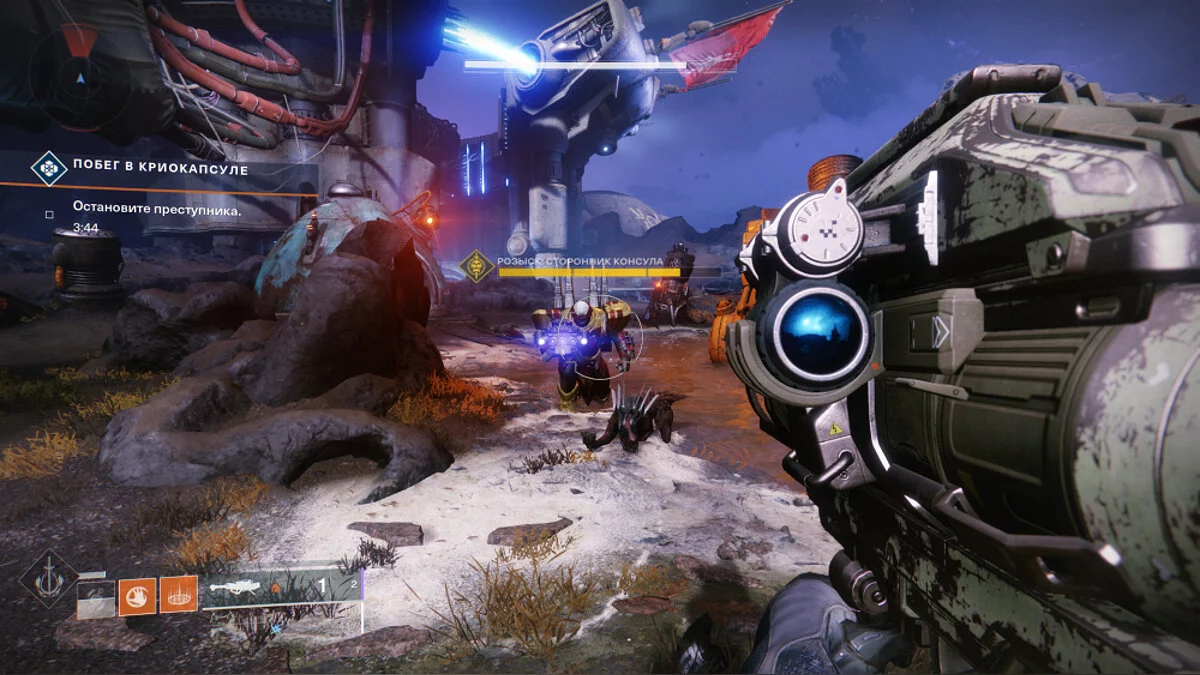Use the orange fist melee ability icon
This screenshot has height=675, width=1200.
point(137,596)
